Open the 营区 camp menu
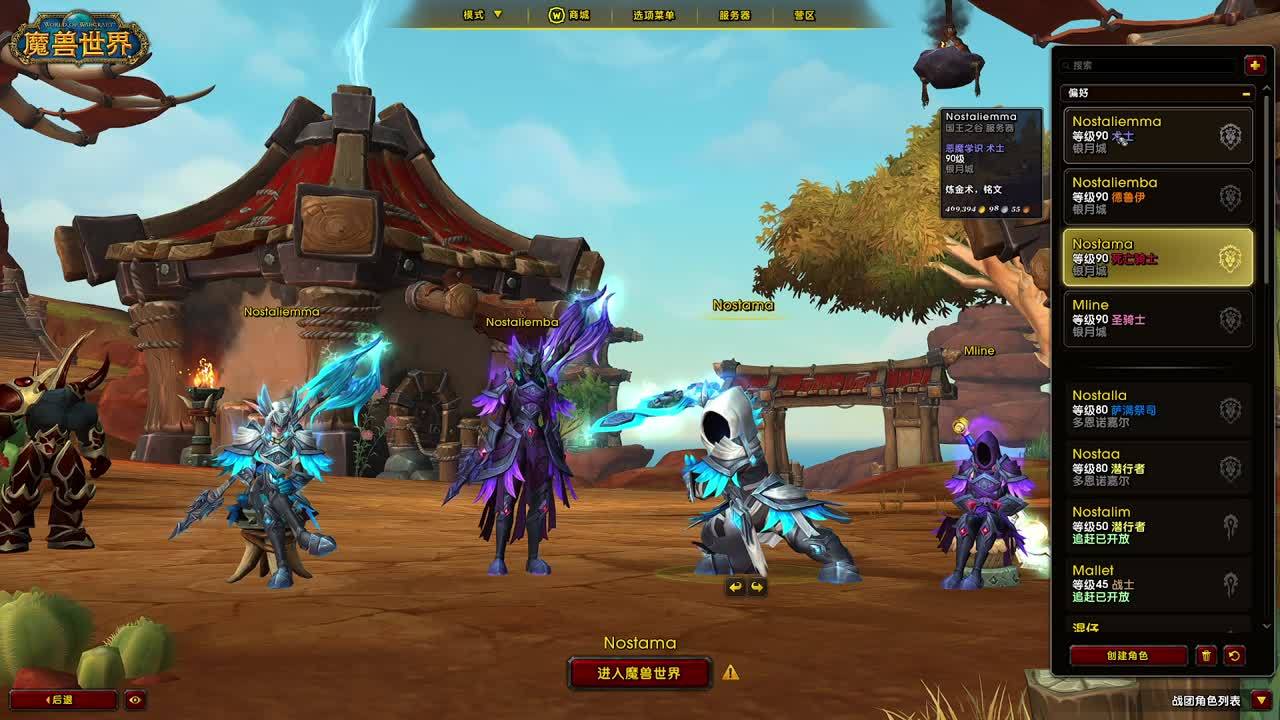This screenshot has width=1280, height=720. point(804,15)
